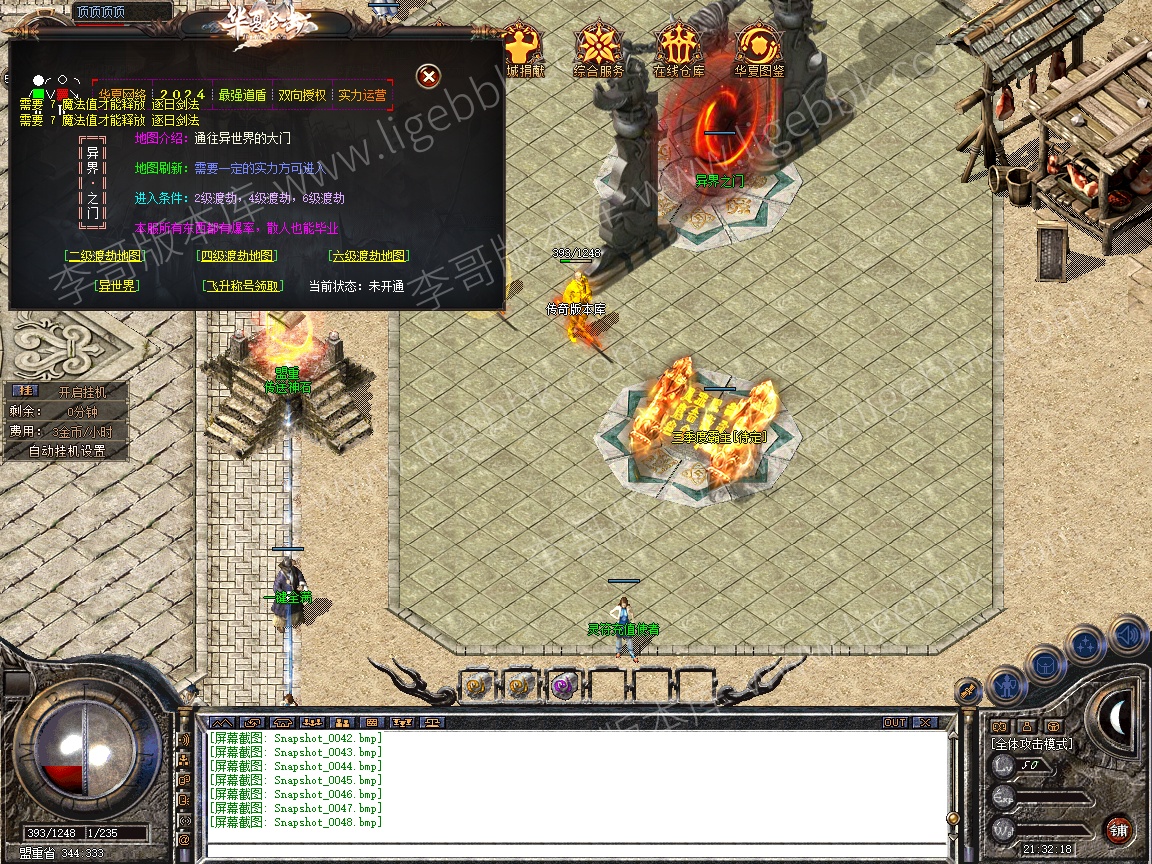
Task: Claim the 飞升称号领取 title reward
Action: pos(243,286)
